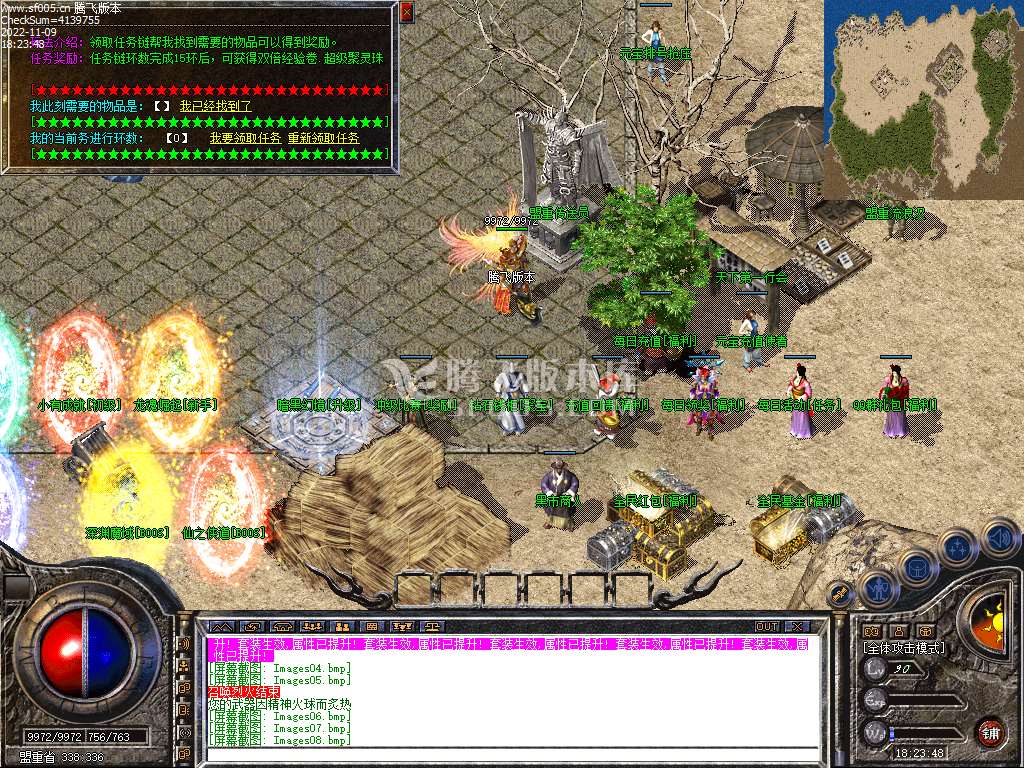The width and height of the screenshot is (1024, 768).
Task: Open the skills button with sparkle stars
Action: 957,548
